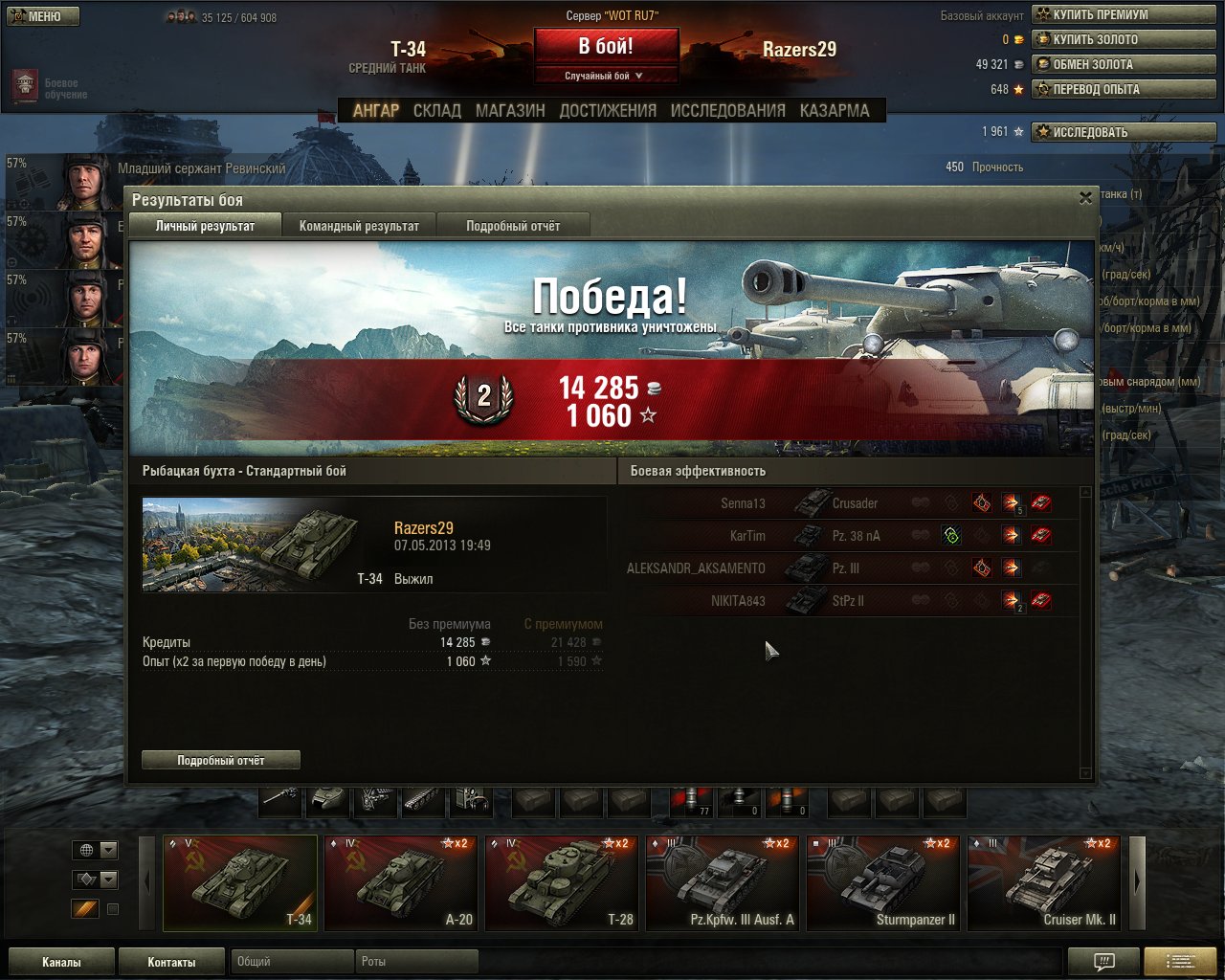
Task: Open the Подробный отчёт tab
Action: (x=513, y=226)
